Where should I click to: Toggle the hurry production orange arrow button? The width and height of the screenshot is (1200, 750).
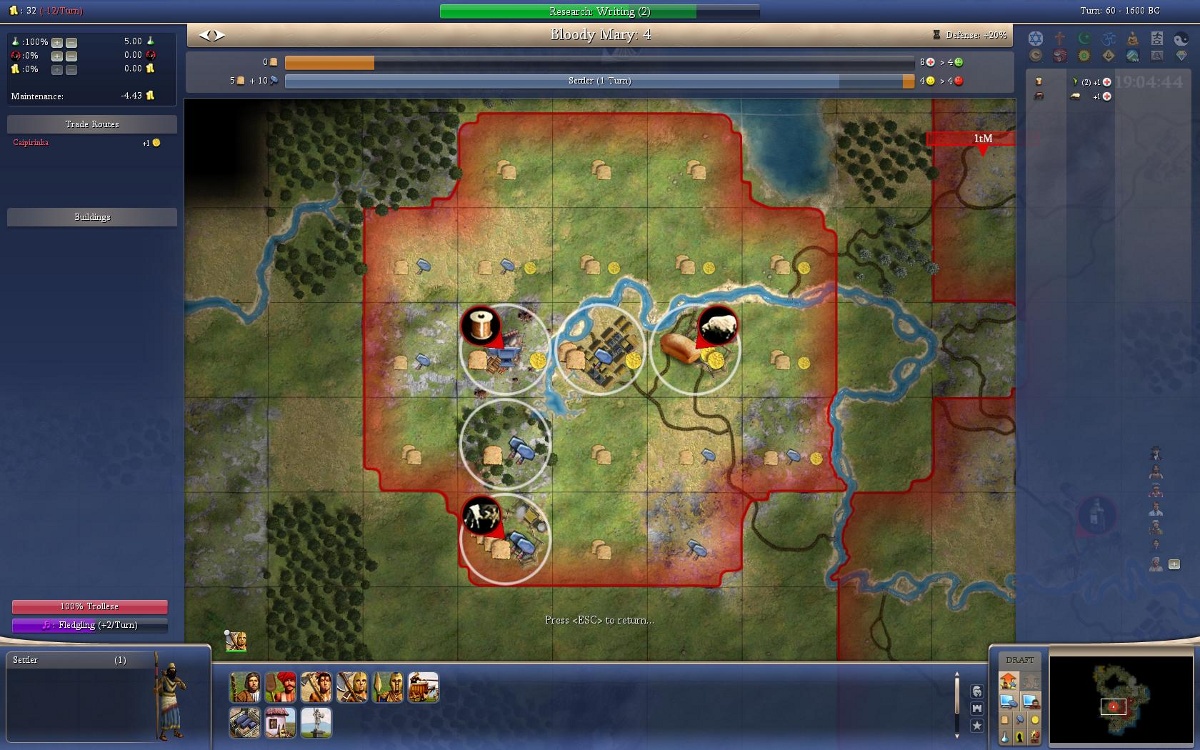[1008, 681]
